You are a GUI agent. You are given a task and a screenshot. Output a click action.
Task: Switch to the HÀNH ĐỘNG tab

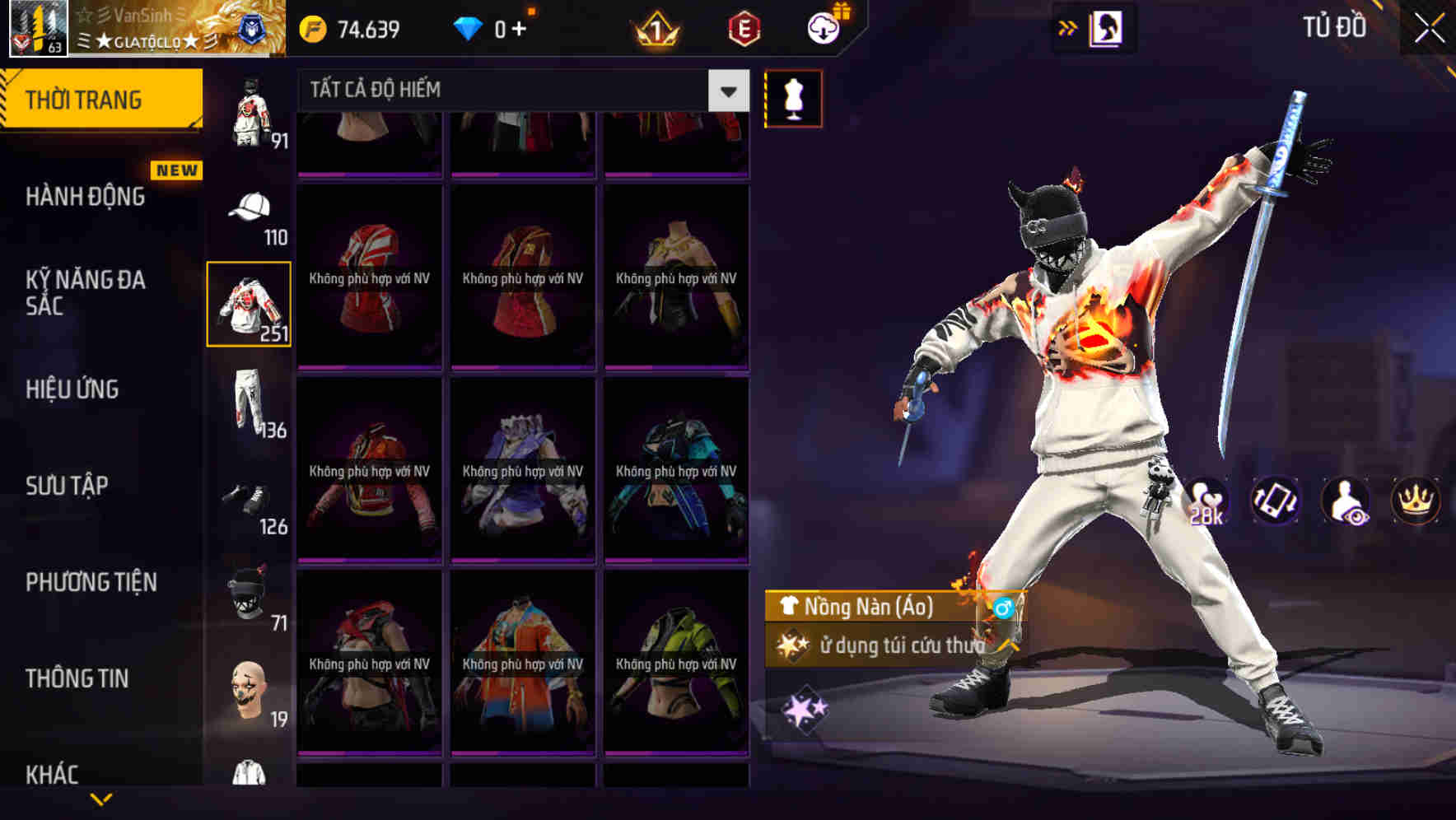[x=82, y=197]
